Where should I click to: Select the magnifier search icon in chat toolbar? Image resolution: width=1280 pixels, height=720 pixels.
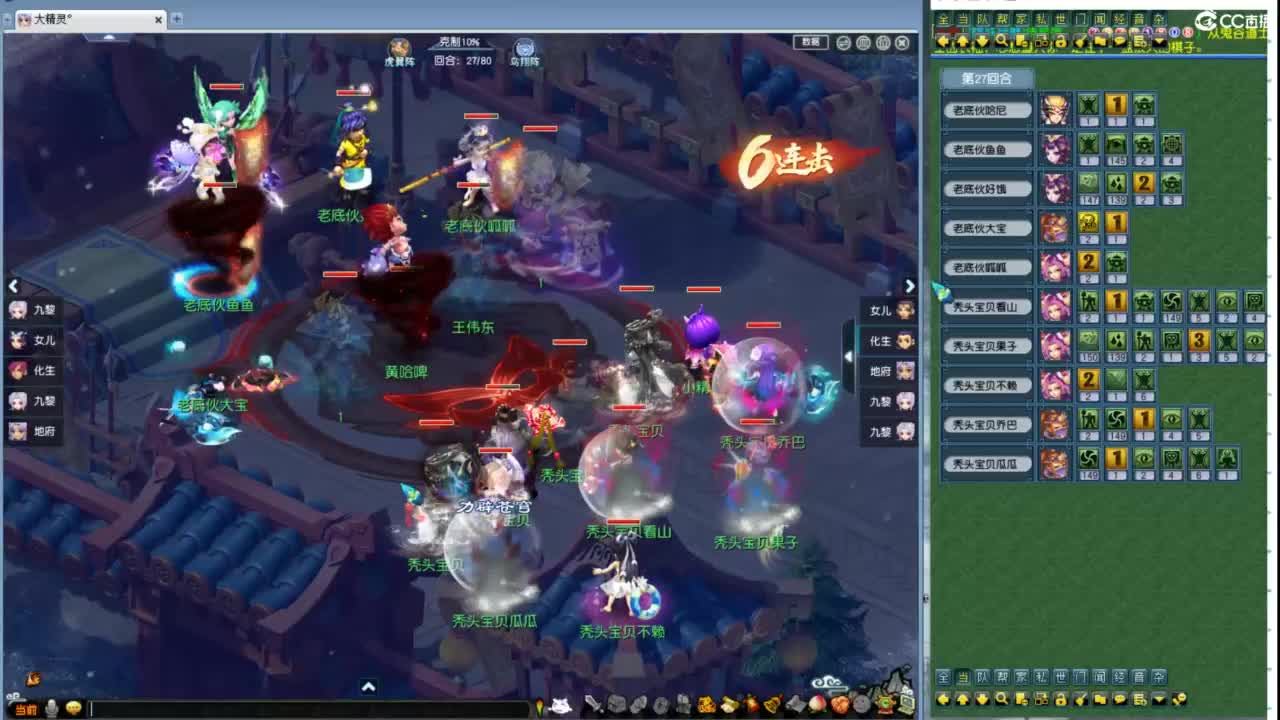1002,40
